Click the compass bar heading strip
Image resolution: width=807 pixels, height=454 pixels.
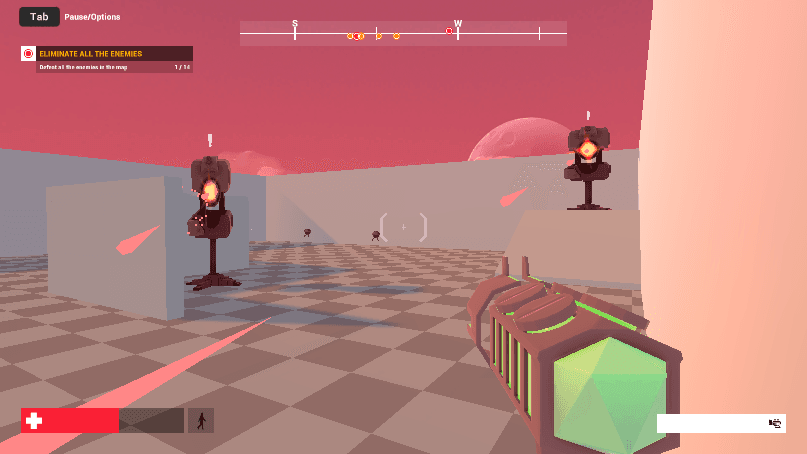pyautogui.click(x=403, y=33)
